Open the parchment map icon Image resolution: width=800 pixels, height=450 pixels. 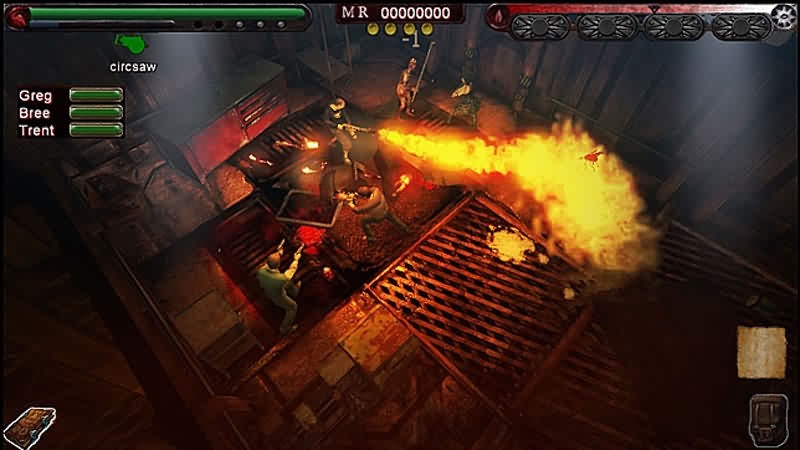click(761, 352)
